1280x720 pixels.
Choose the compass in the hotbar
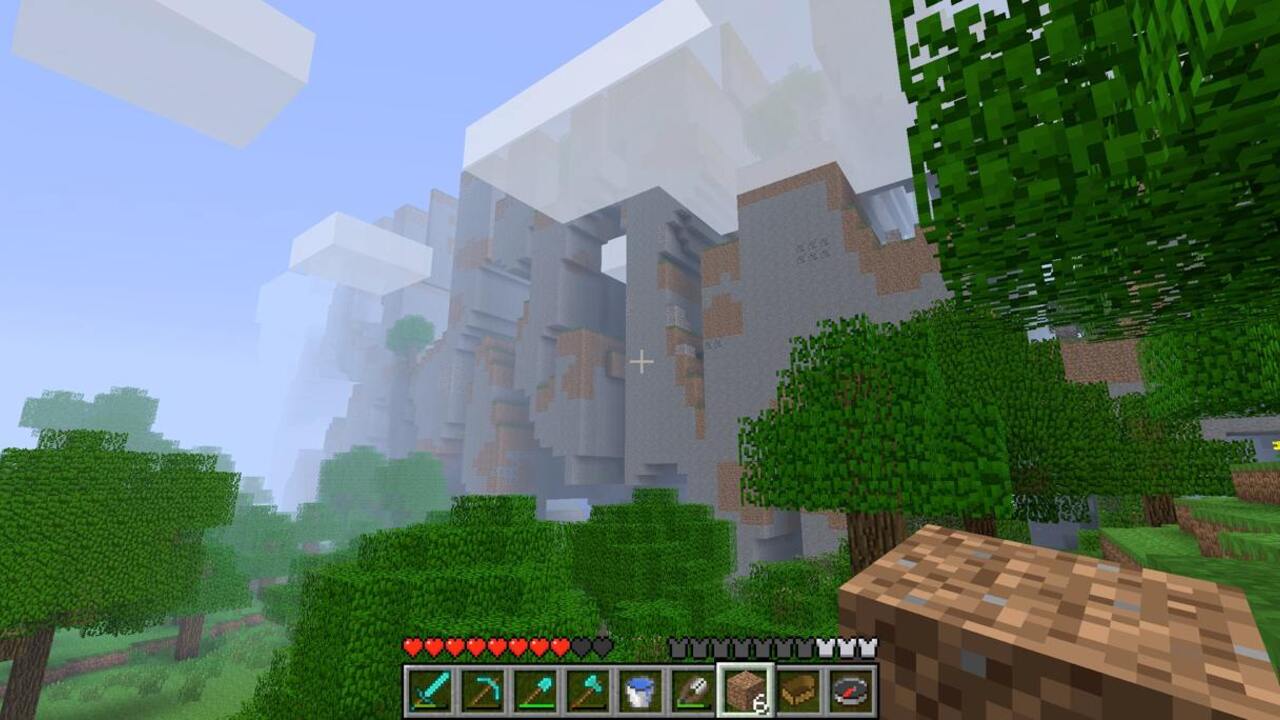tap(852, 691)
